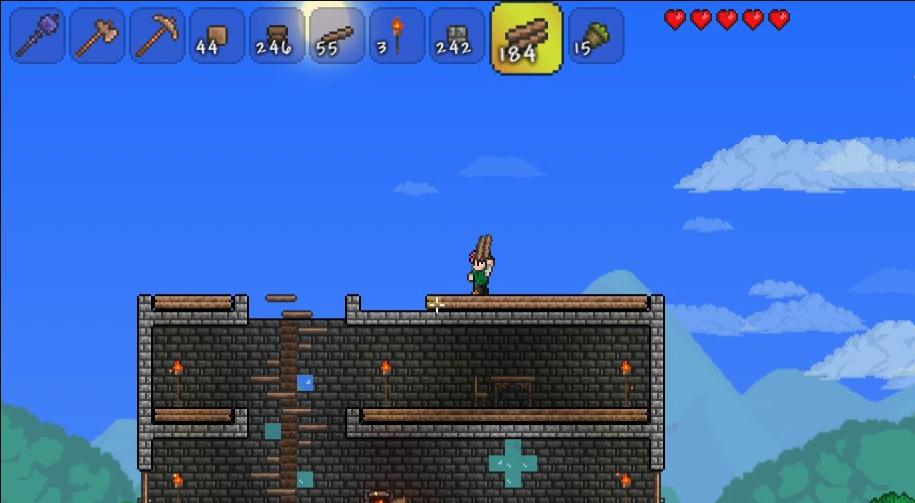Select the purple mace weapon slot

click(38, 35)
